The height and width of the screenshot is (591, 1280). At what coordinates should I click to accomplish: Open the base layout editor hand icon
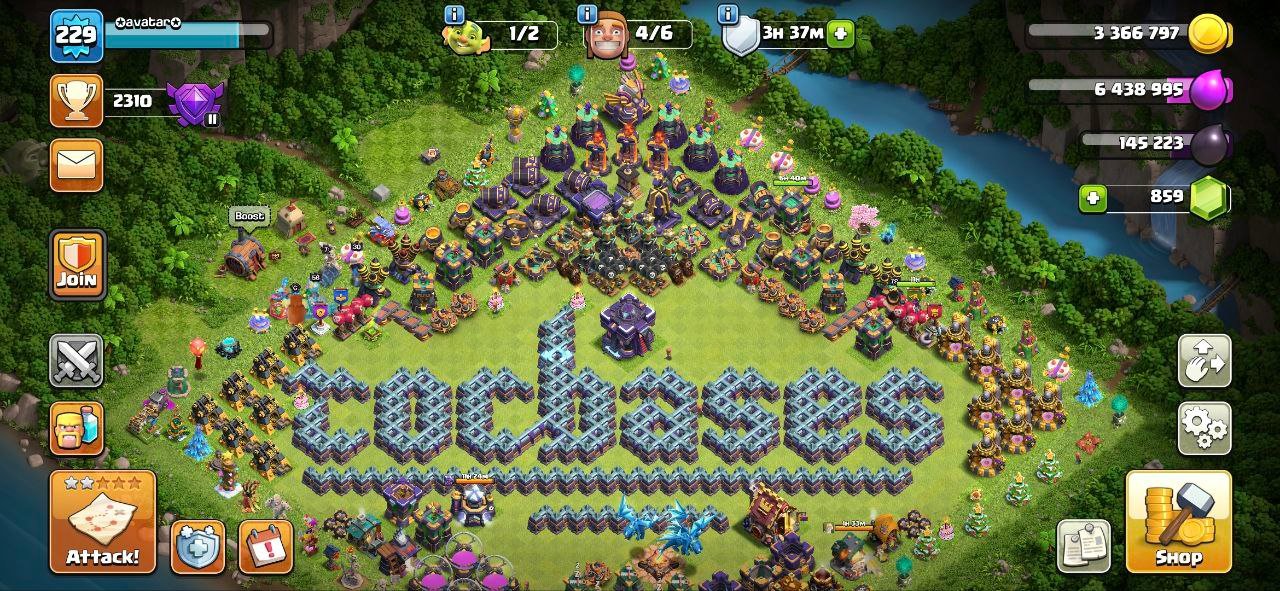pos(1205,361)
